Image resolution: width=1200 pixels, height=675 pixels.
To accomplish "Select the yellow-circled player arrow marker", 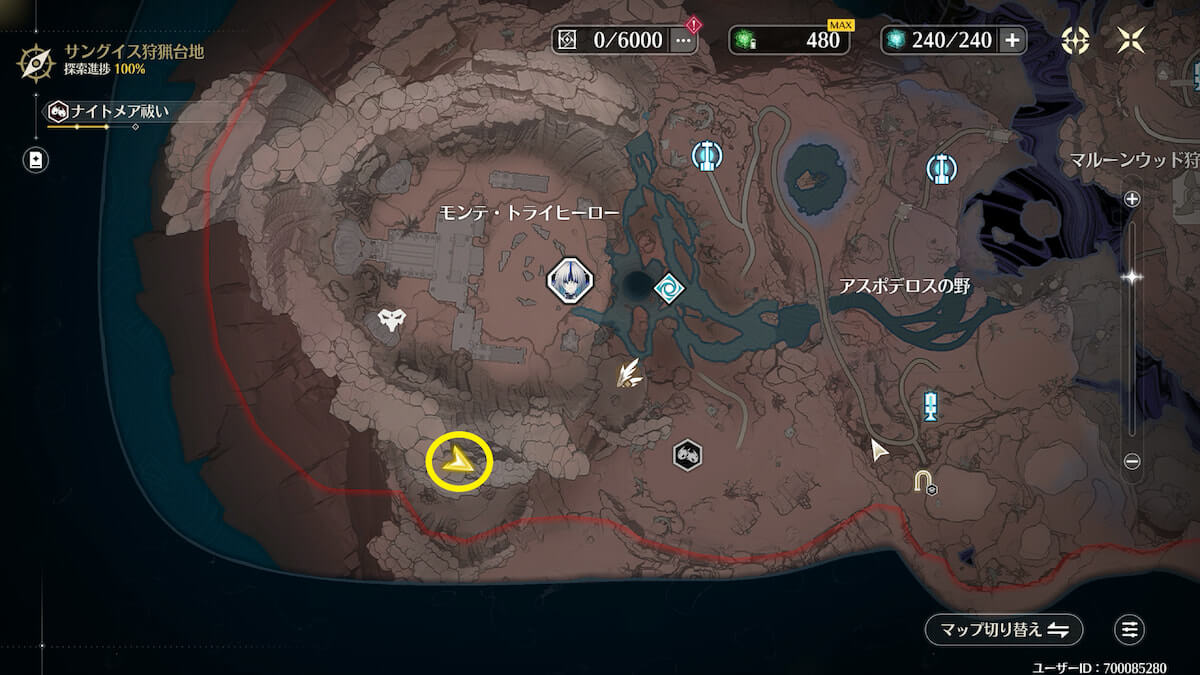I will pos(460,462).
